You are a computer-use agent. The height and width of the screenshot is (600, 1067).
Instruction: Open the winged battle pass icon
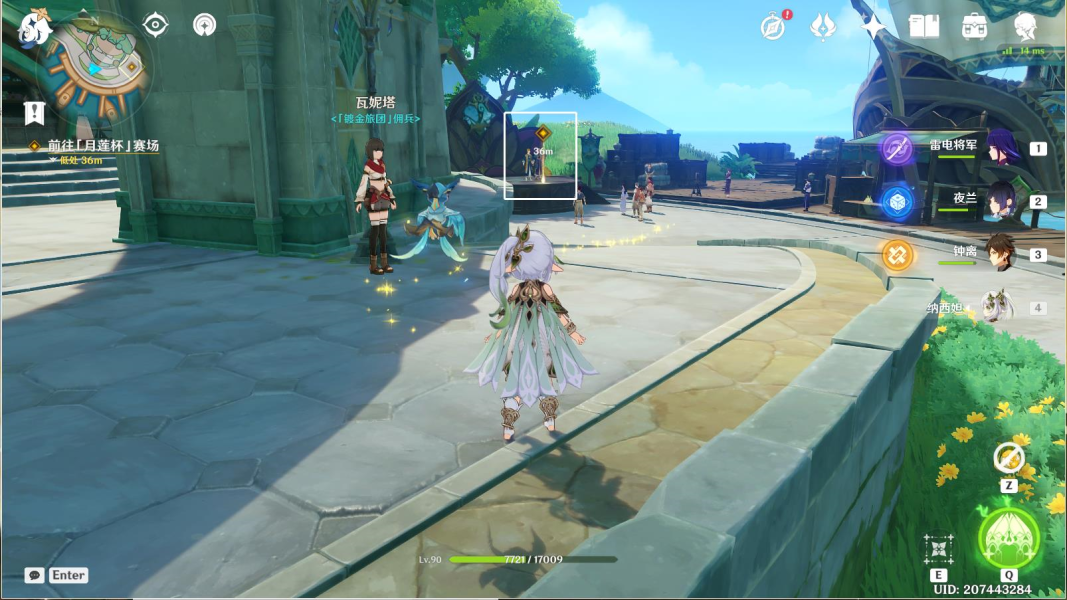point(823,26)
